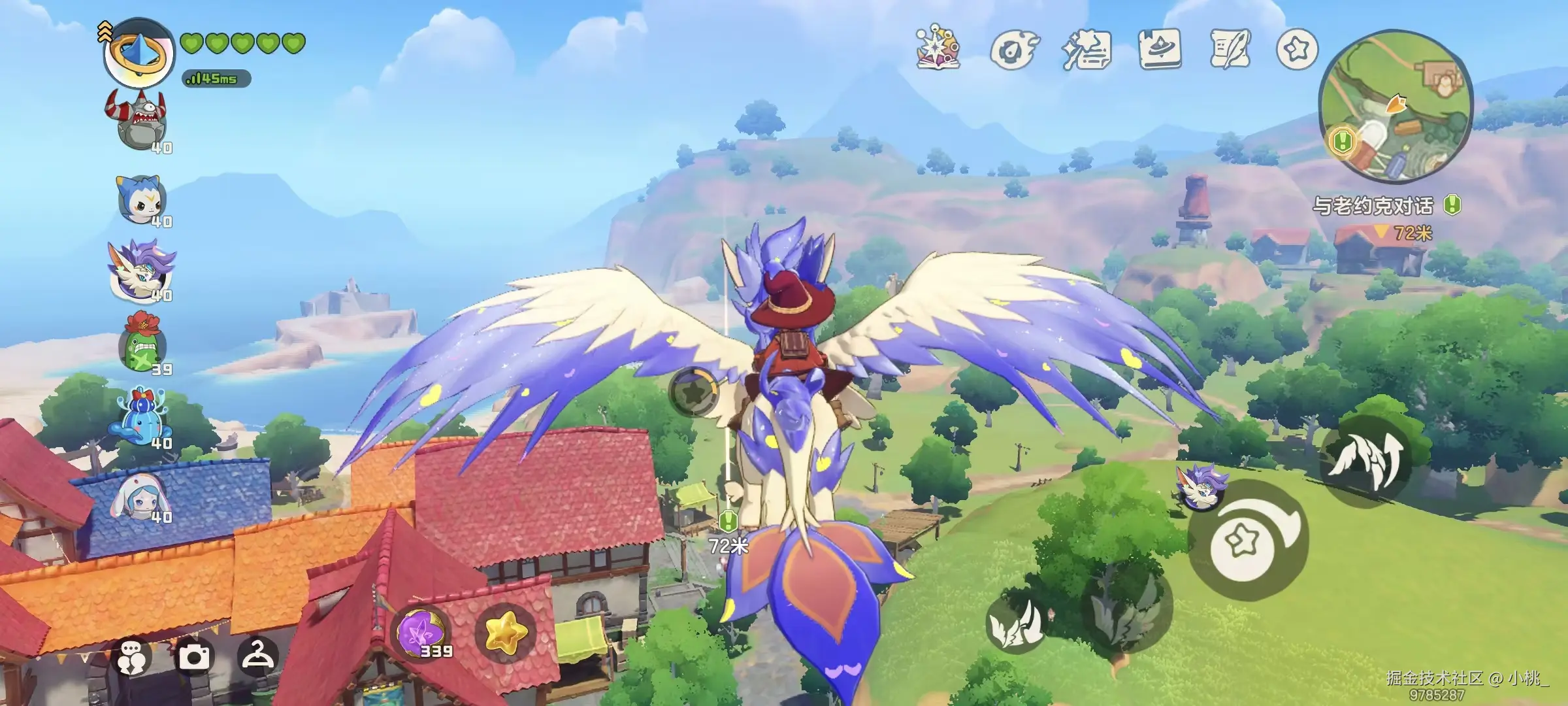Open the star-in-circle menu icon
Viewport: 1568px width, 706px height.
[x=1297, y=49]
